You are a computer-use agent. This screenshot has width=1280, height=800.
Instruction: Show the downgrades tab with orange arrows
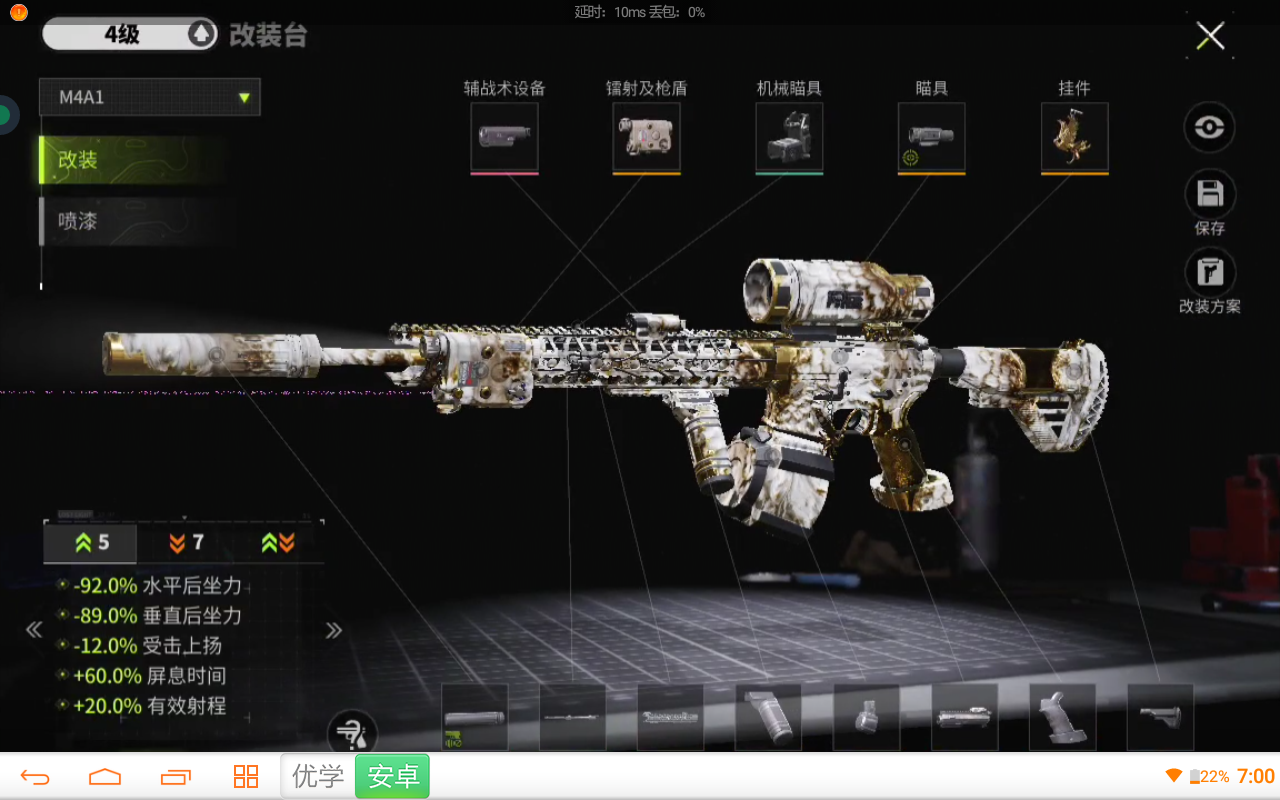click(x=187, y=543)
